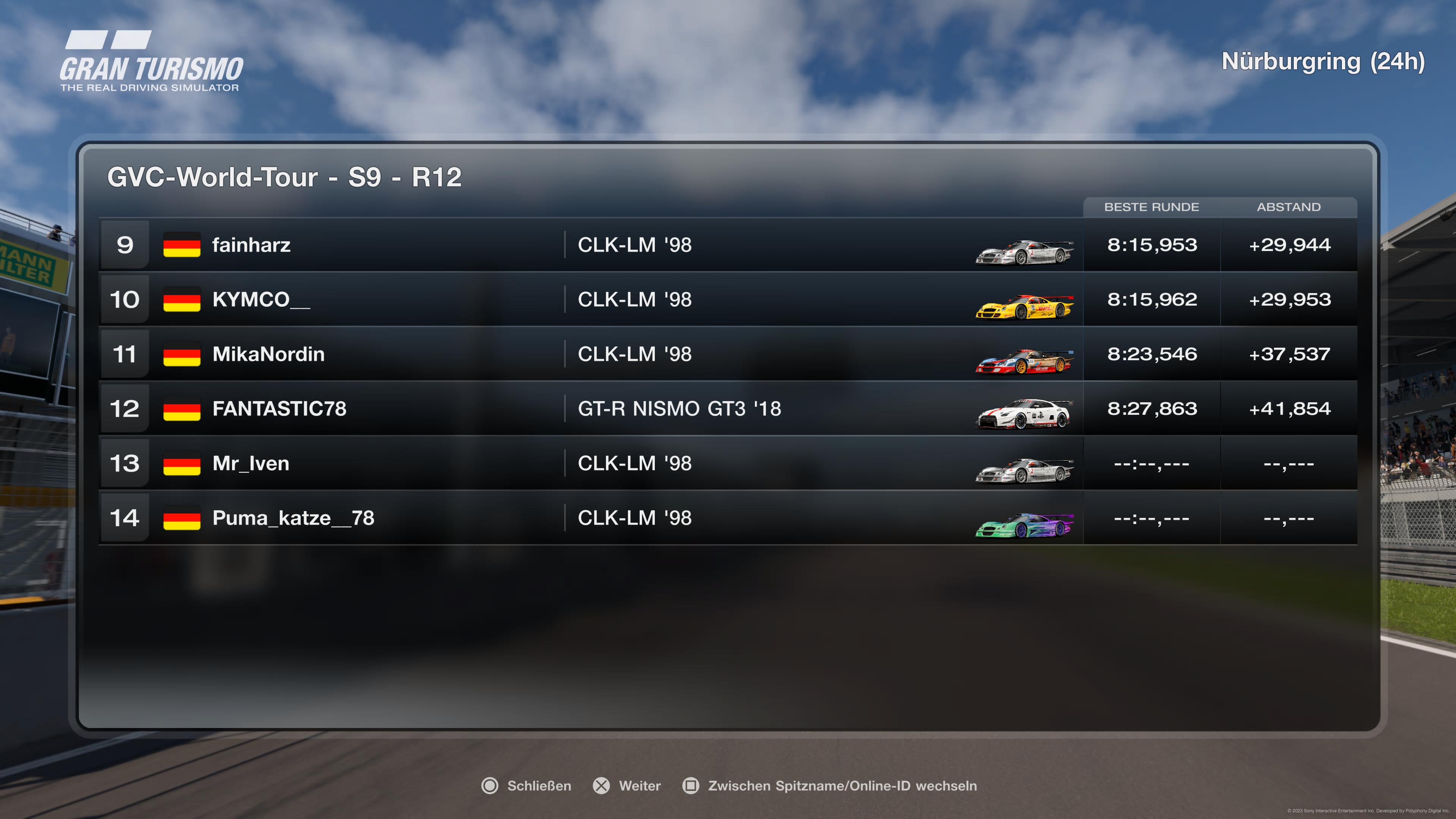Screen dimensions: 1456x819
Task: Select position number 9 row marker
Action: click(x=125, y=245)
